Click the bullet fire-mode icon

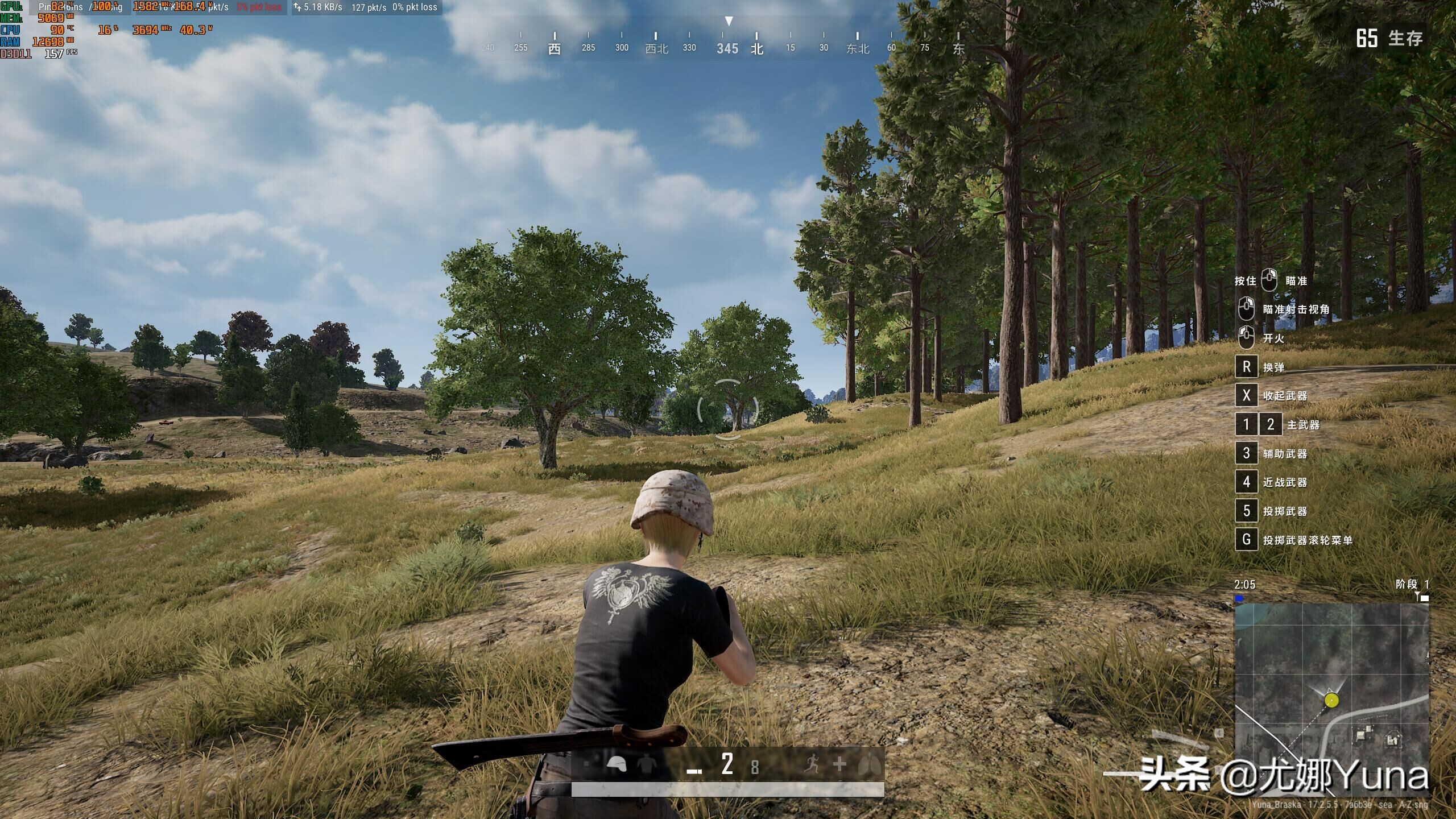coord(694,771)
